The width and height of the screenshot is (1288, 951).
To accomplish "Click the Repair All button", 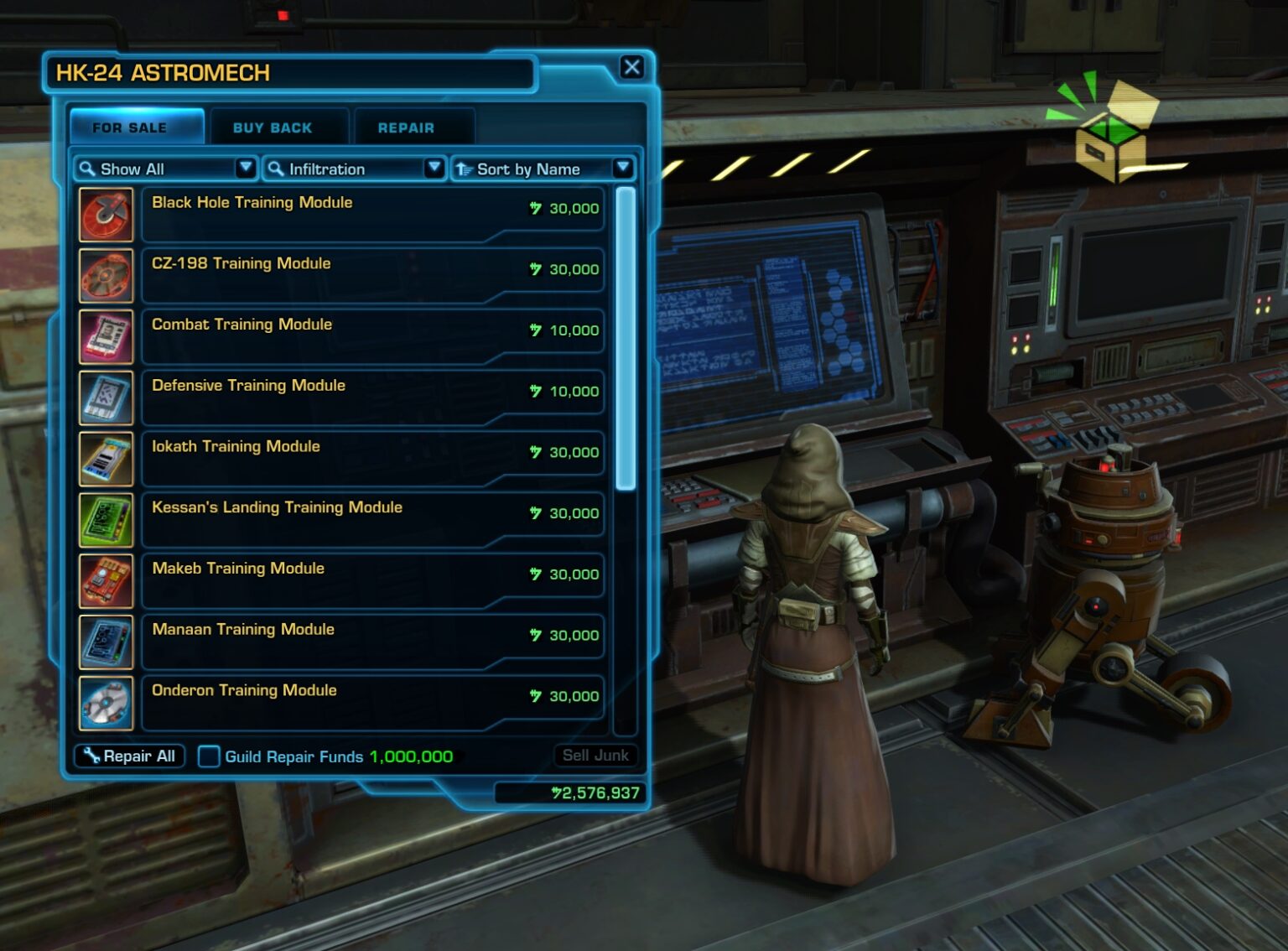I will point(128,756).
